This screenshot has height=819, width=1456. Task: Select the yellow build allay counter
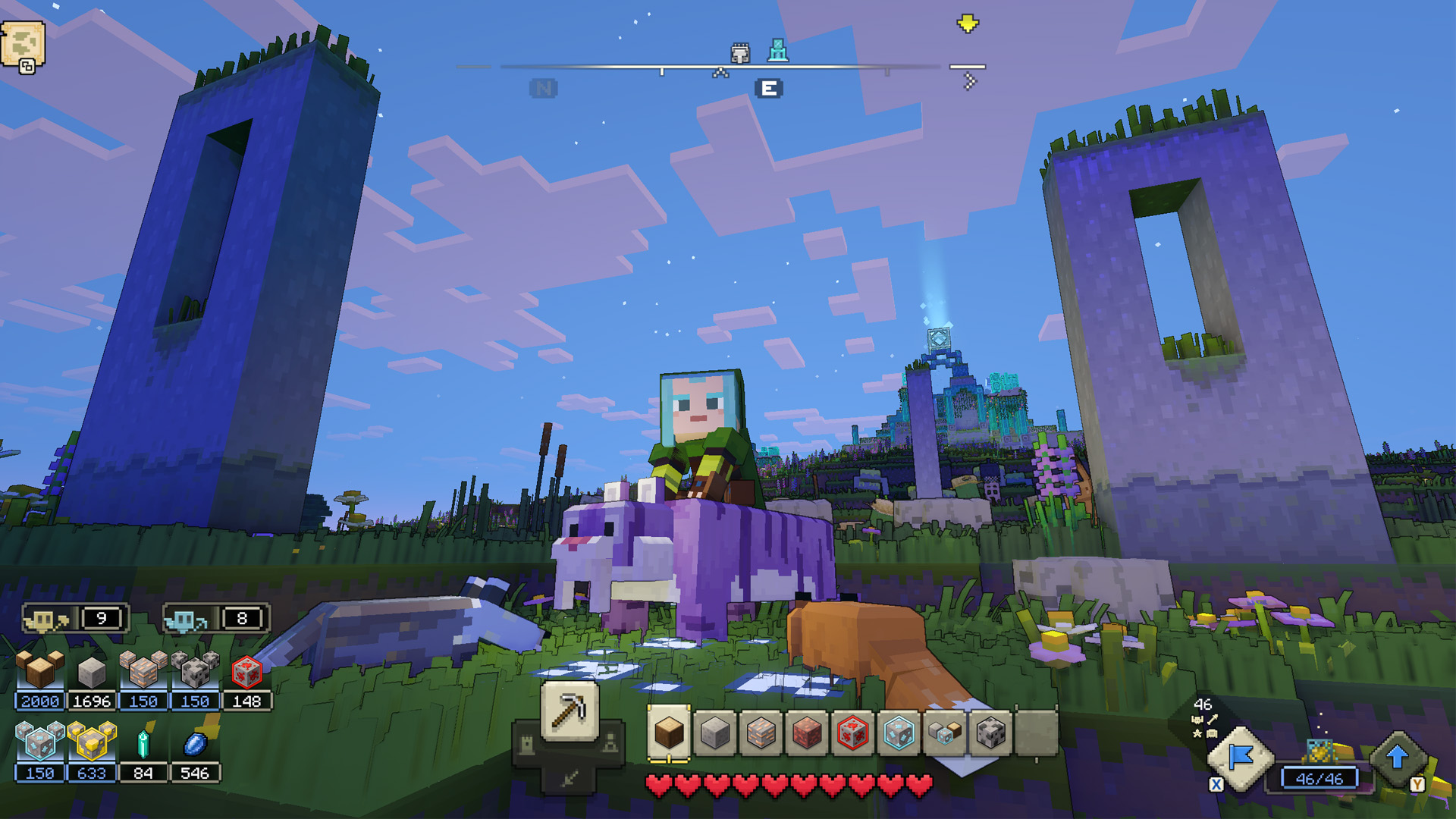point(74,619)
